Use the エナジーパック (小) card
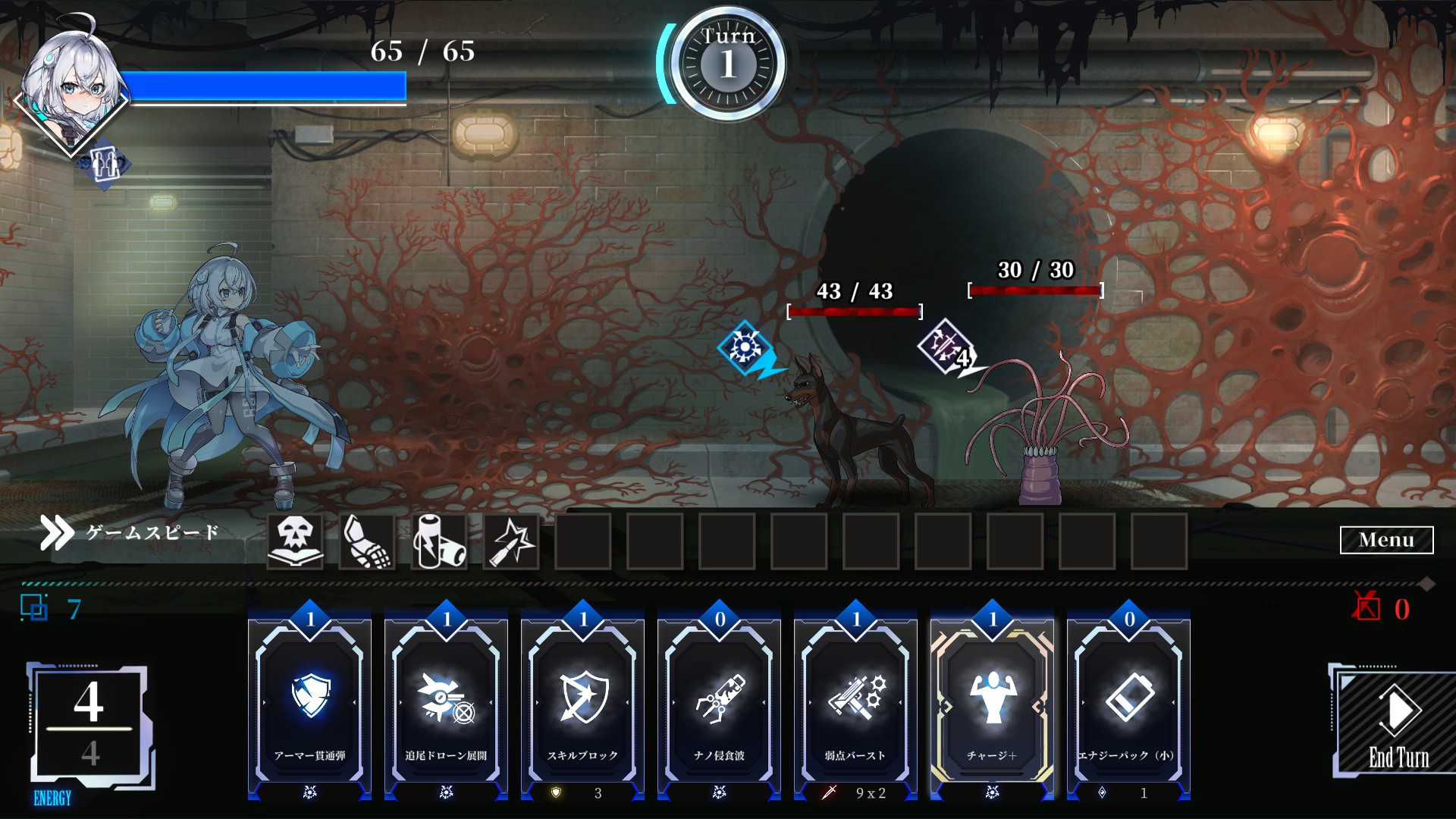This screenshot has height=819, width=1456. point(1128,705)
